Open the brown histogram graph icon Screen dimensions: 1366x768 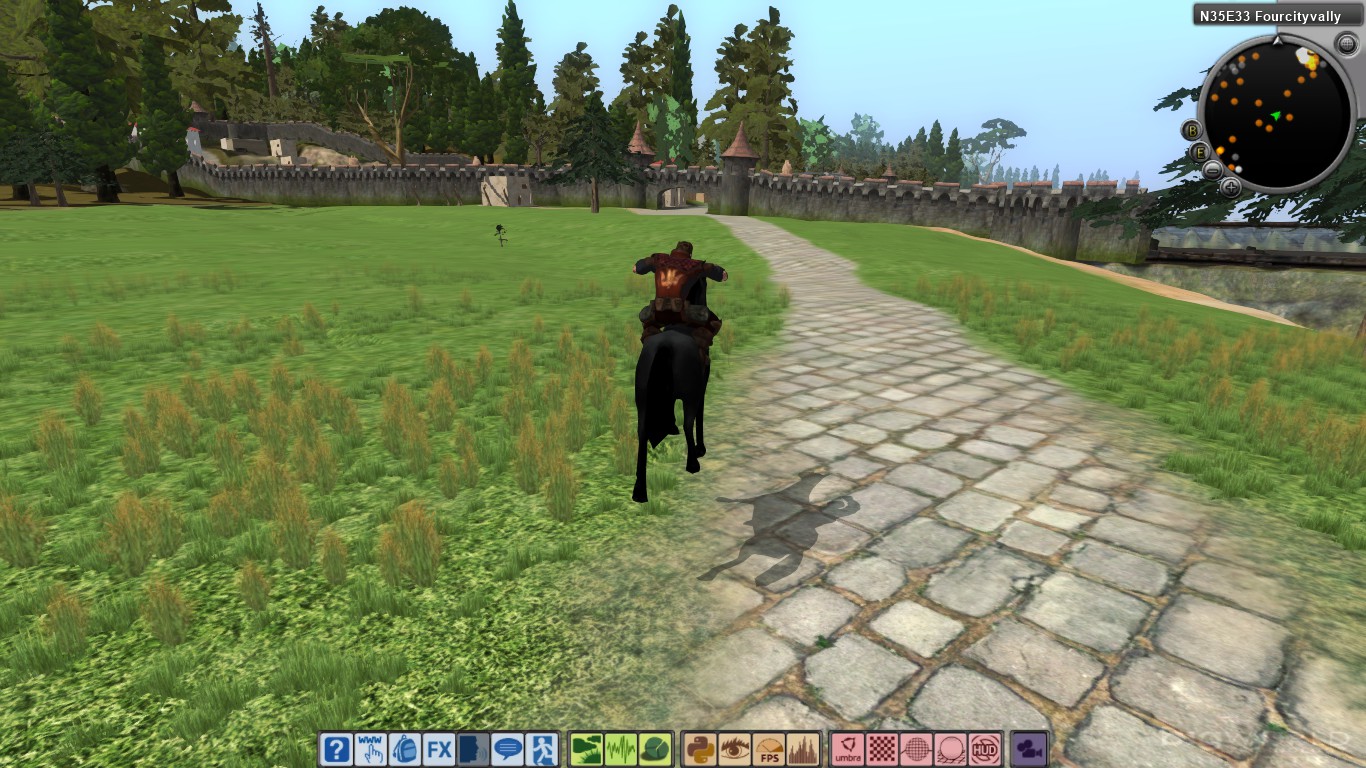click(802, 749)
